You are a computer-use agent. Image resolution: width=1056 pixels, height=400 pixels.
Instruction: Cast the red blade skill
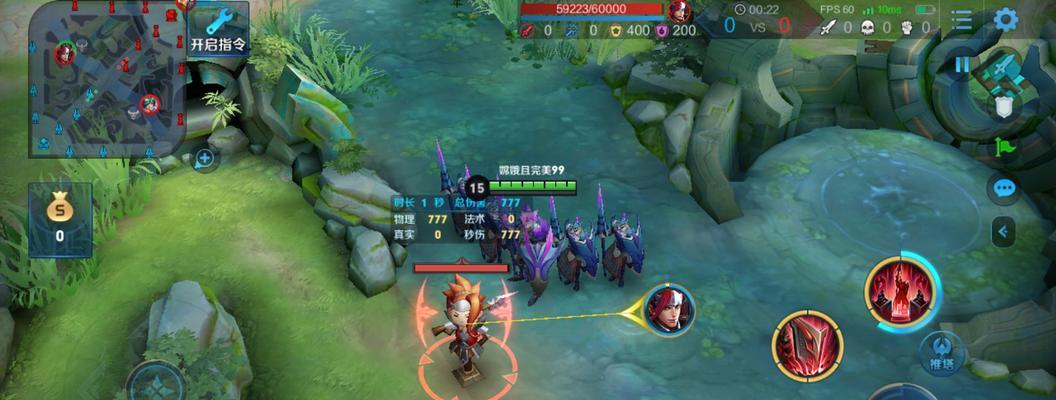coord(807,346)
